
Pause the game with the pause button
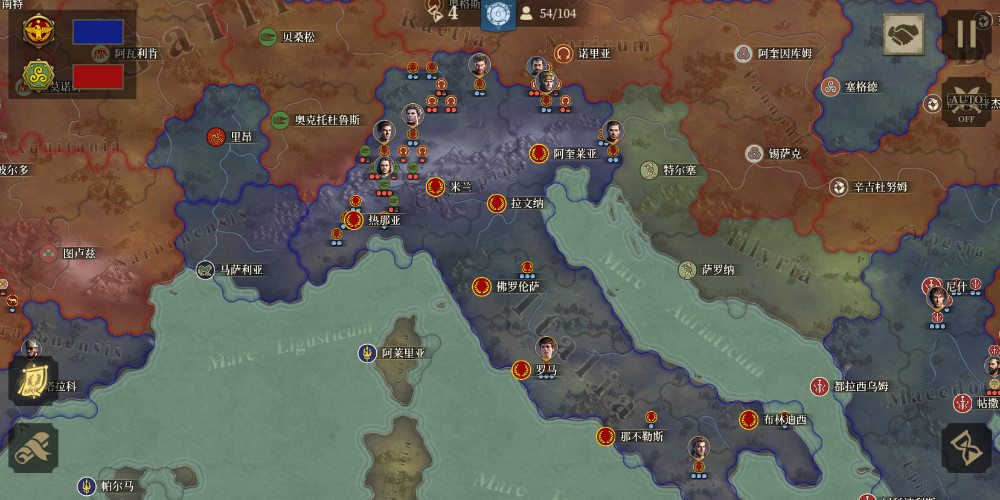tap(966, 33)
